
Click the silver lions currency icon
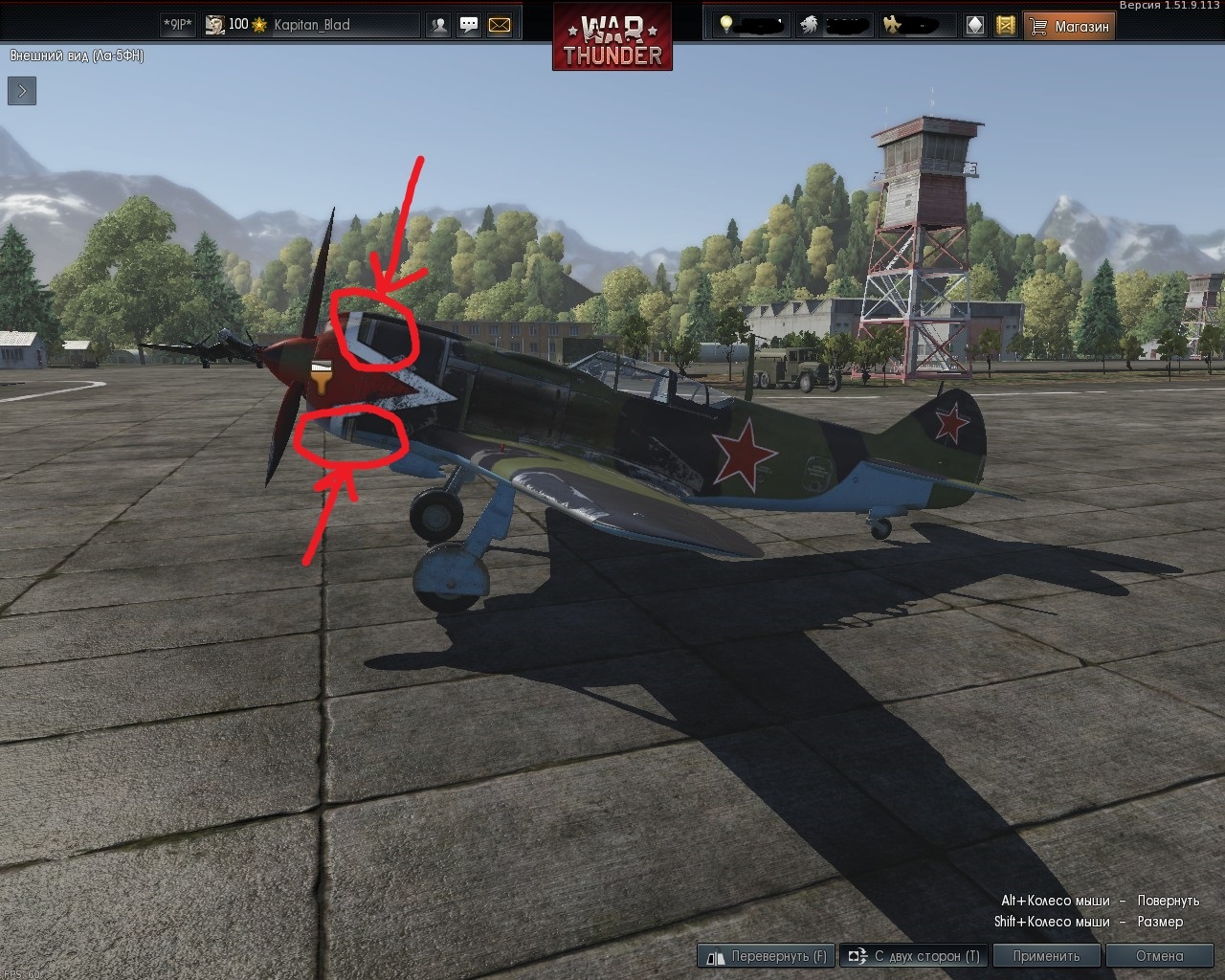(810, 25)
